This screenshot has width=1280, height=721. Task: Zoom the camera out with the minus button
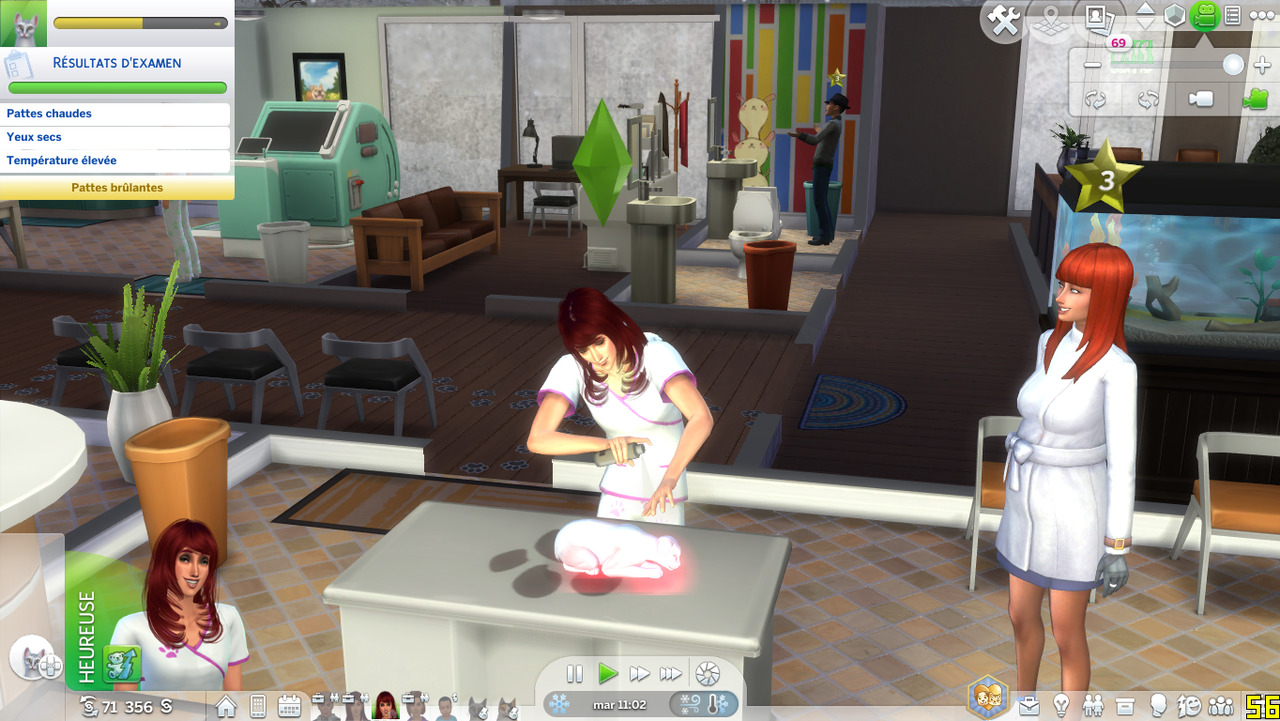[1092, 66]
